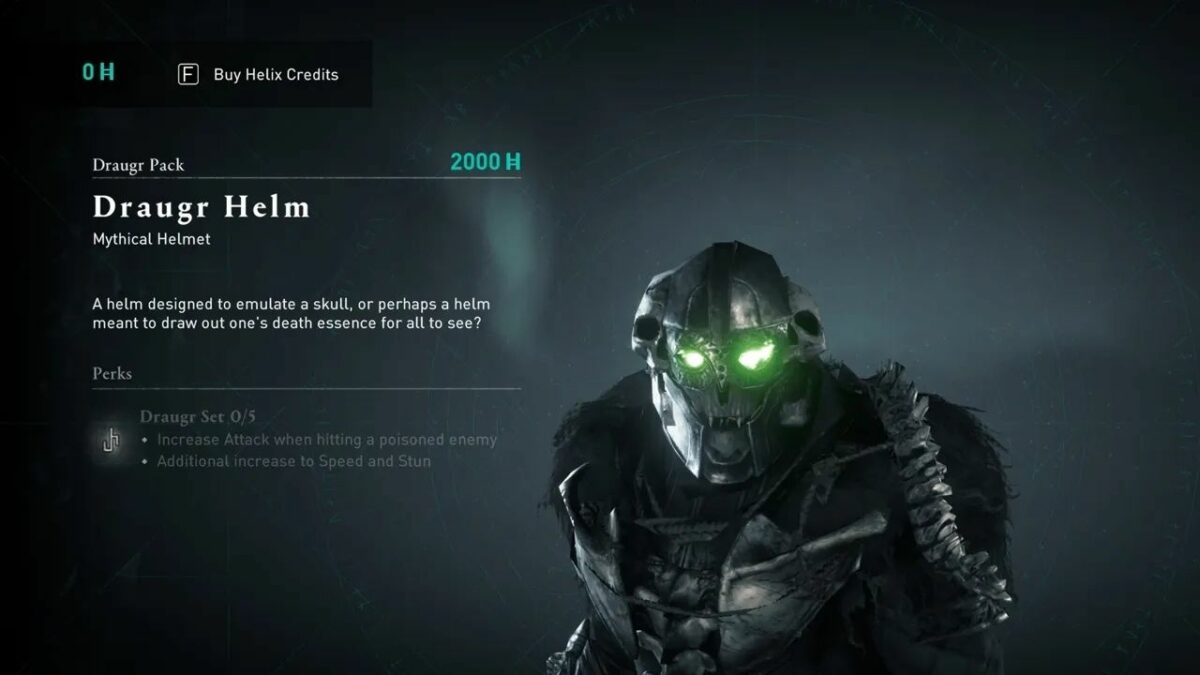Viewport: 1200px width, 675px height.
Task: Select the Draugr Set perk icon
Action: click(x=111, y=439)
